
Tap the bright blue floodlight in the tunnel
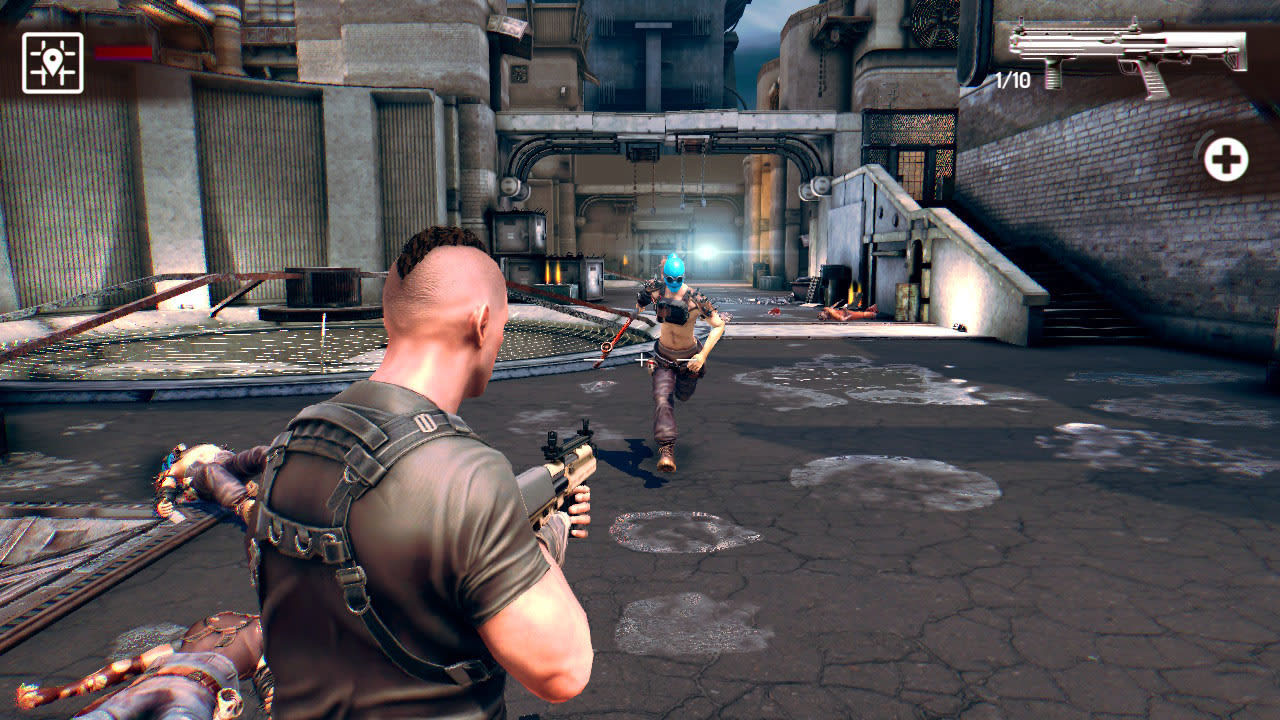coord(706,252)
